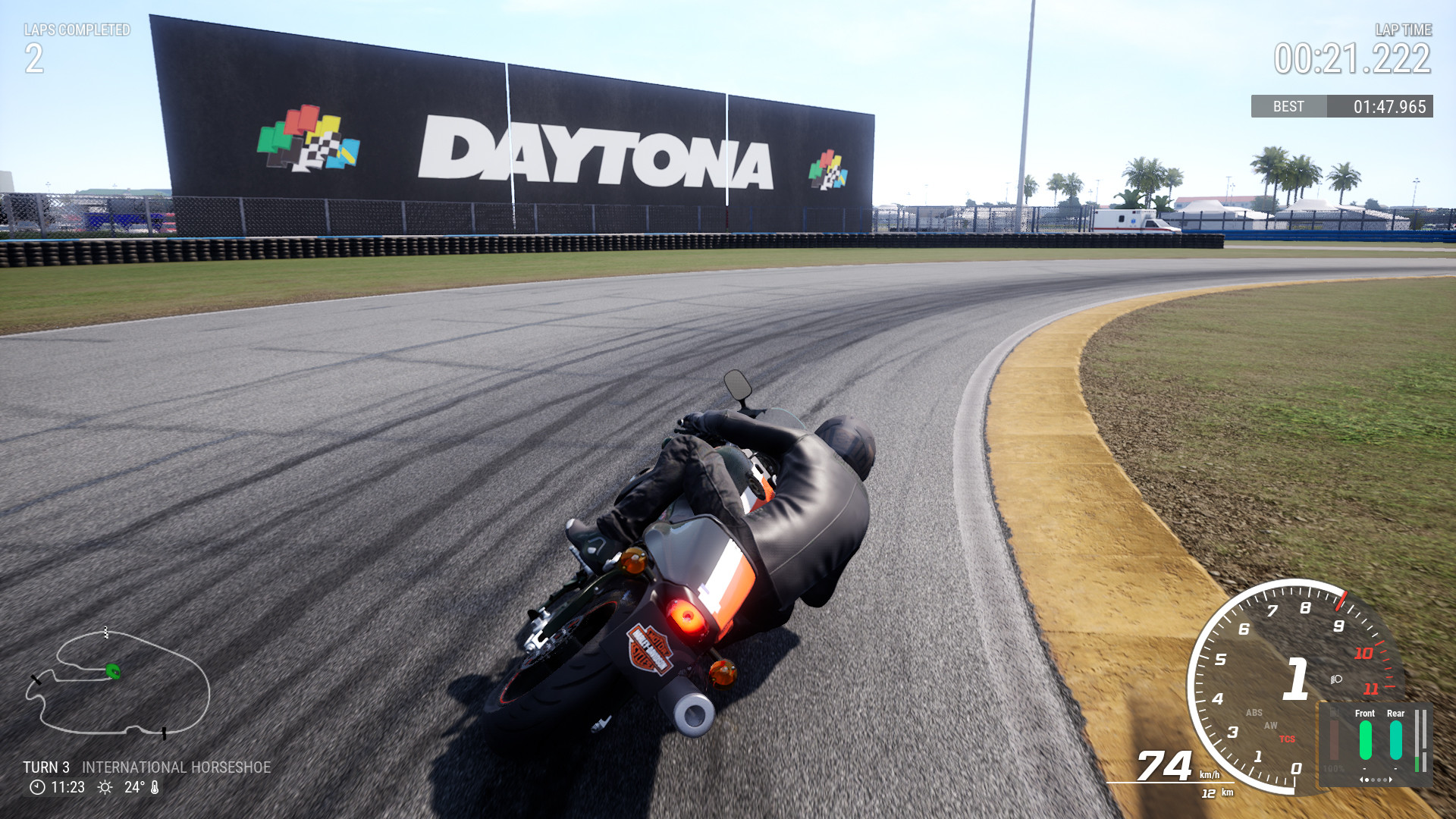1456x819 pixels.
Task: Click the left arrow on the HUD page carousel
Action: [x=1362, y=780]
